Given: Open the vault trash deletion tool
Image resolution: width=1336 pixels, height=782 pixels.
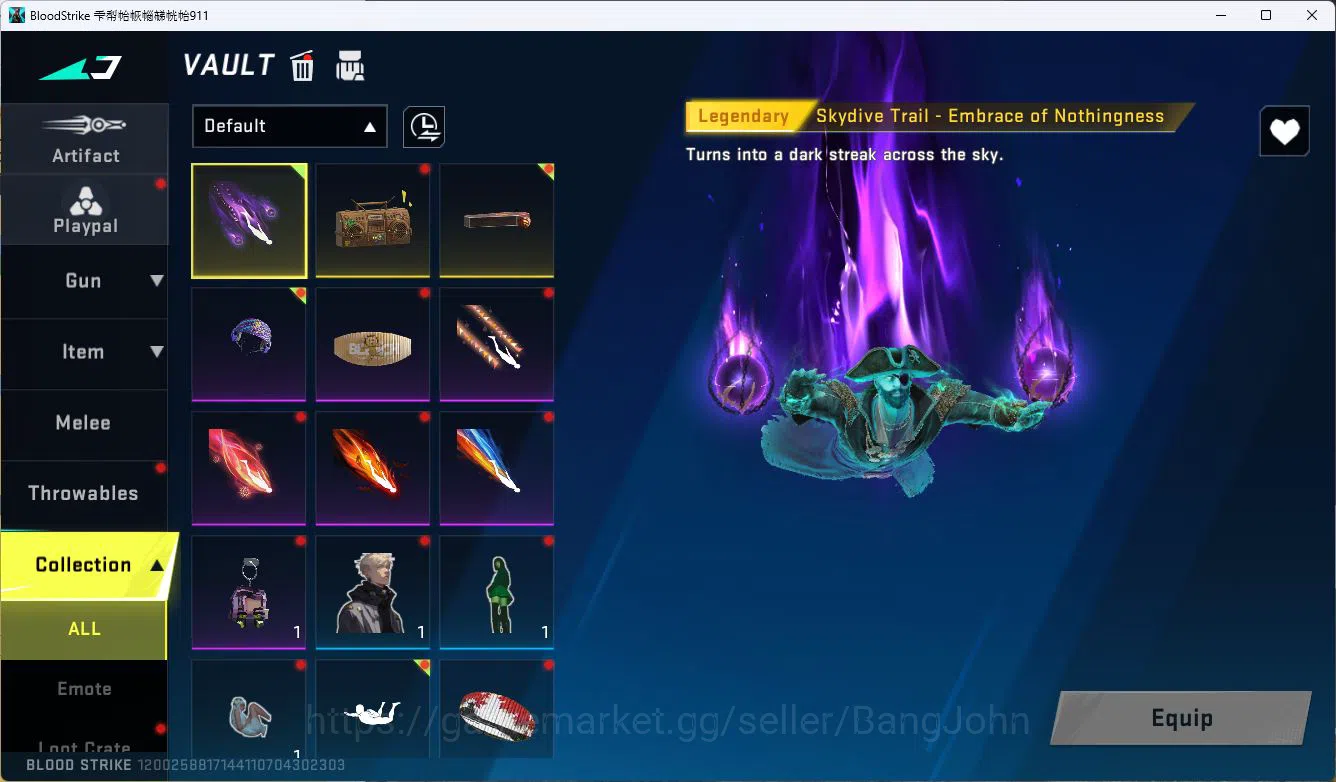Looking at the screenshot, I should [x=301, y=65].
